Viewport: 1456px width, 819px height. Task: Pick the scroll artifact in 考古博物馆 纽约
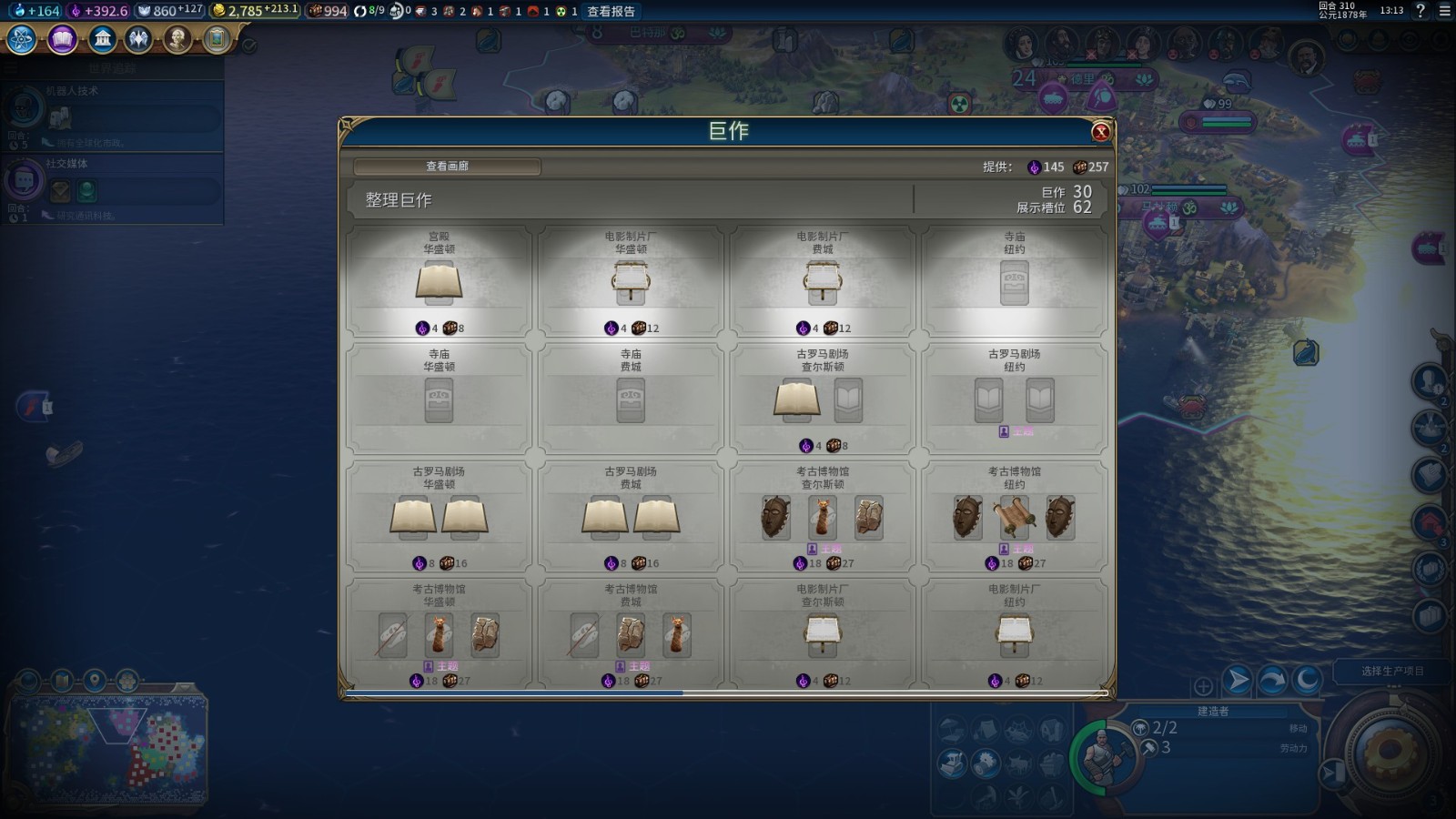1014,518
